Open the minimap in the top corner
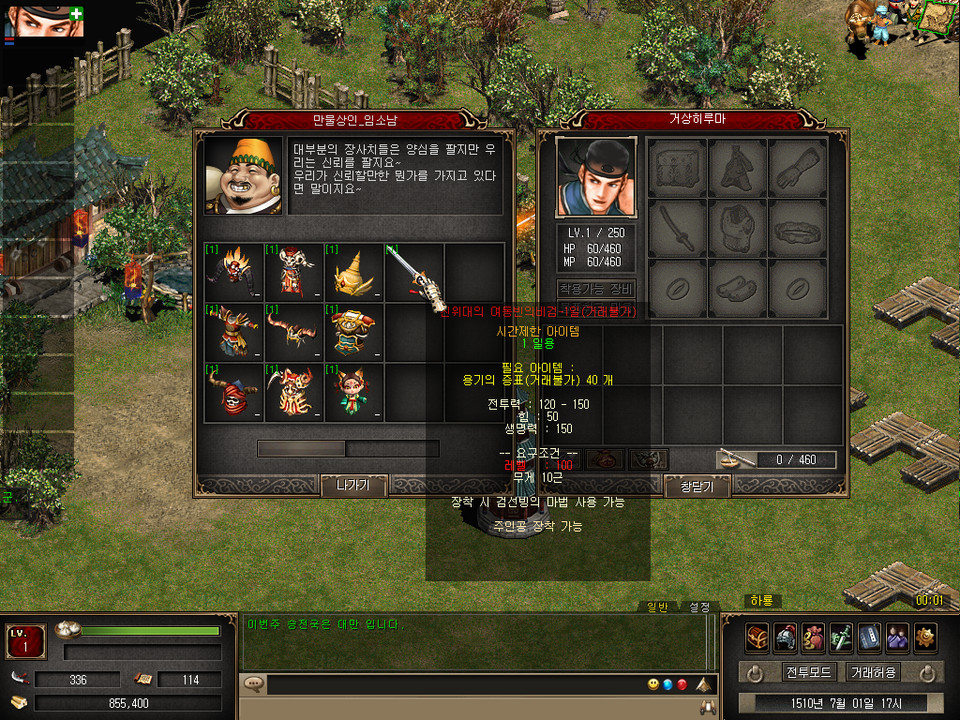 click(x=937, y=17)
